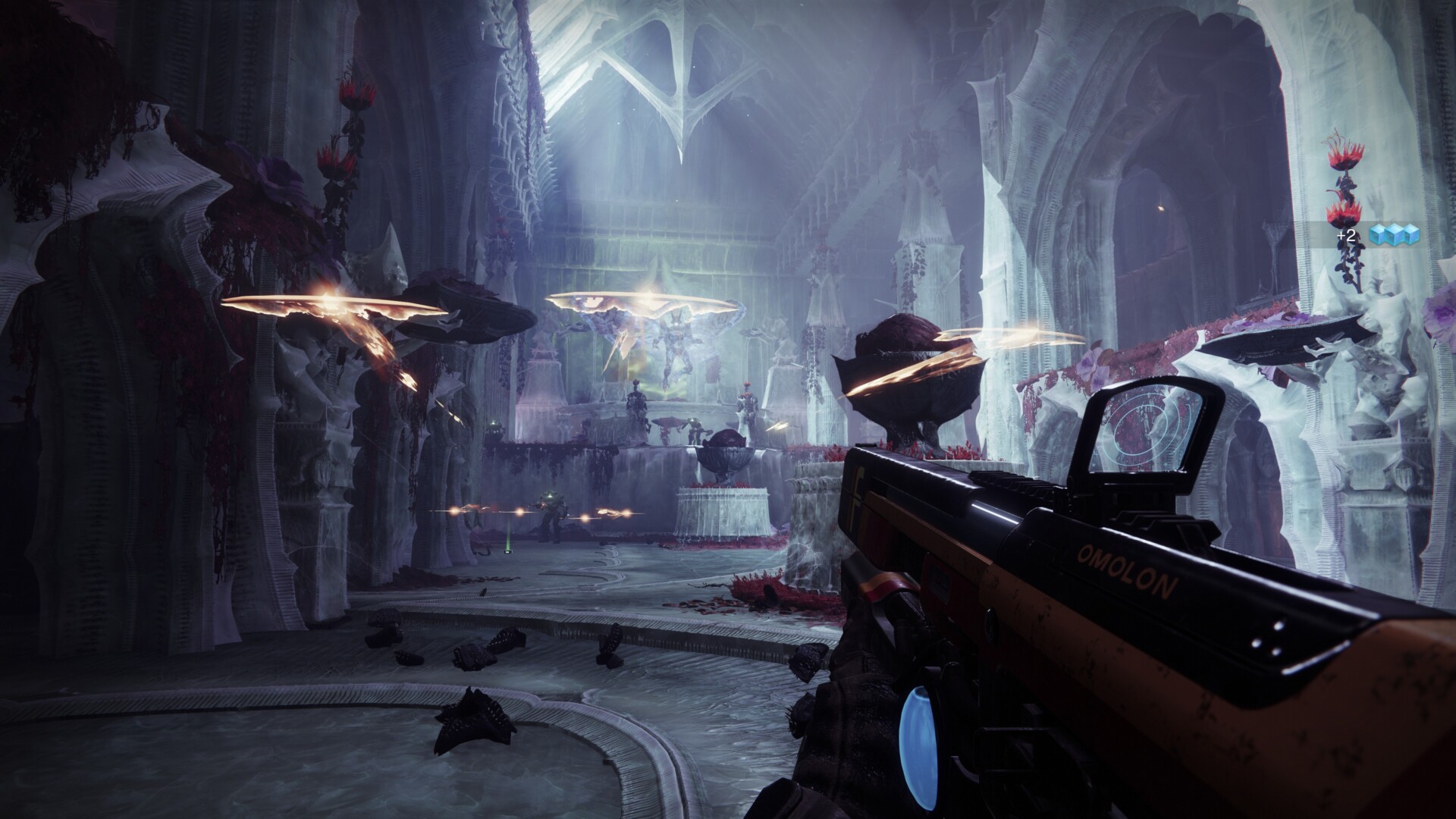The width and height of the screenshot is (1456, 819).
Task: Click the blue glimmer cubes pickup icon
Action: click(x=1393, y=235)
